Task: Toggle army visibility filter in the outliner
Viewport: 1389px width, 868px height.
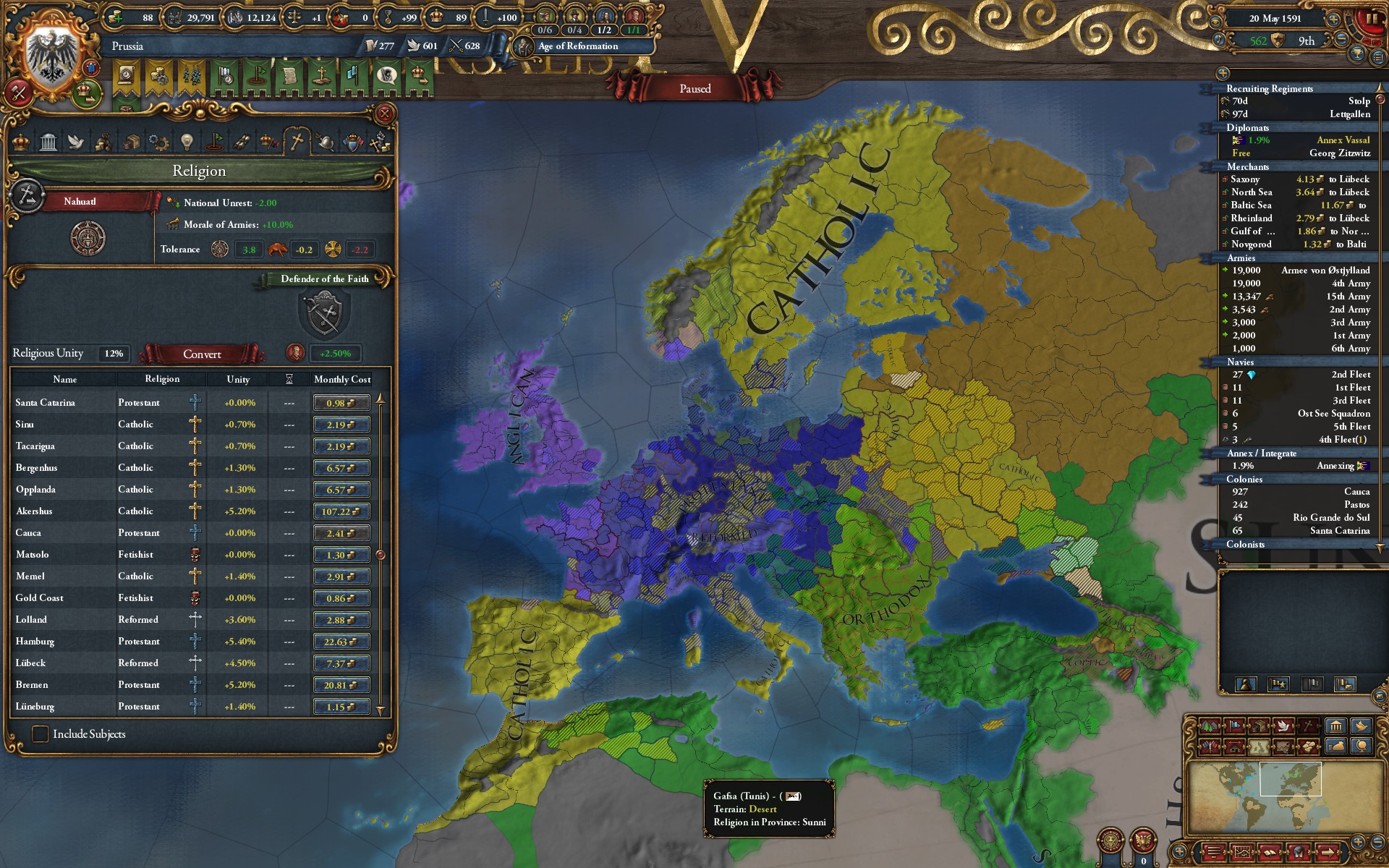Action: [x=1246, y=684]
